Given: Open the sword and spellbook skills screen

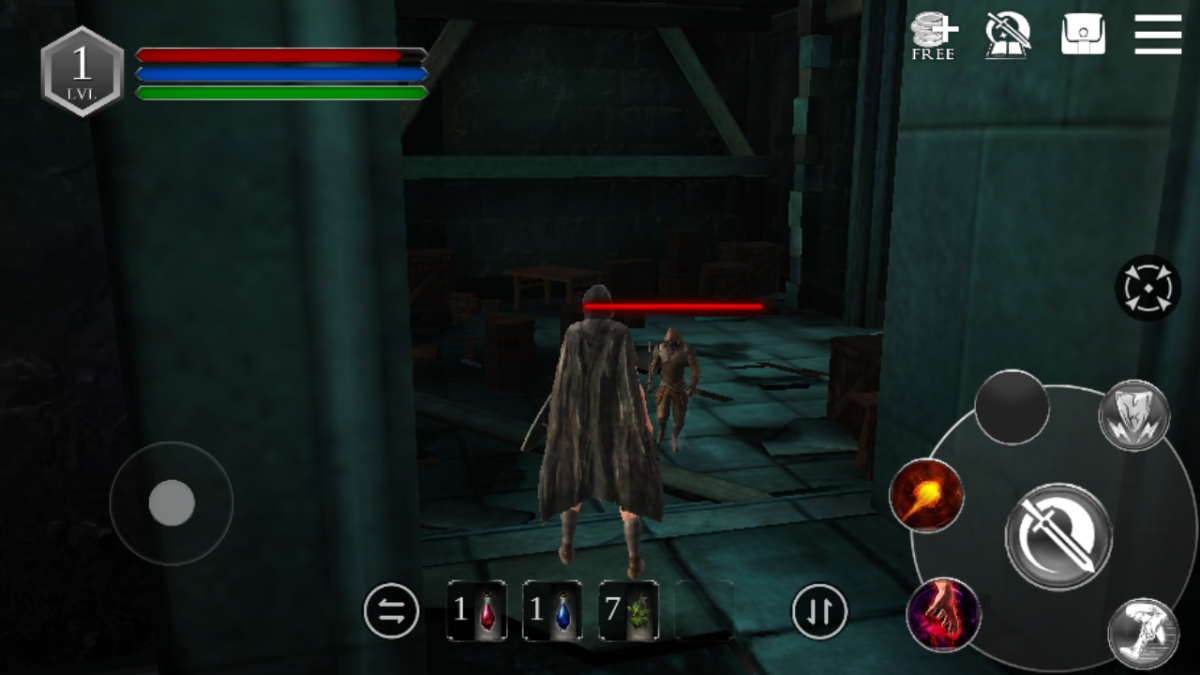Looking at the screenshot, I should (x=1007, y=35).
